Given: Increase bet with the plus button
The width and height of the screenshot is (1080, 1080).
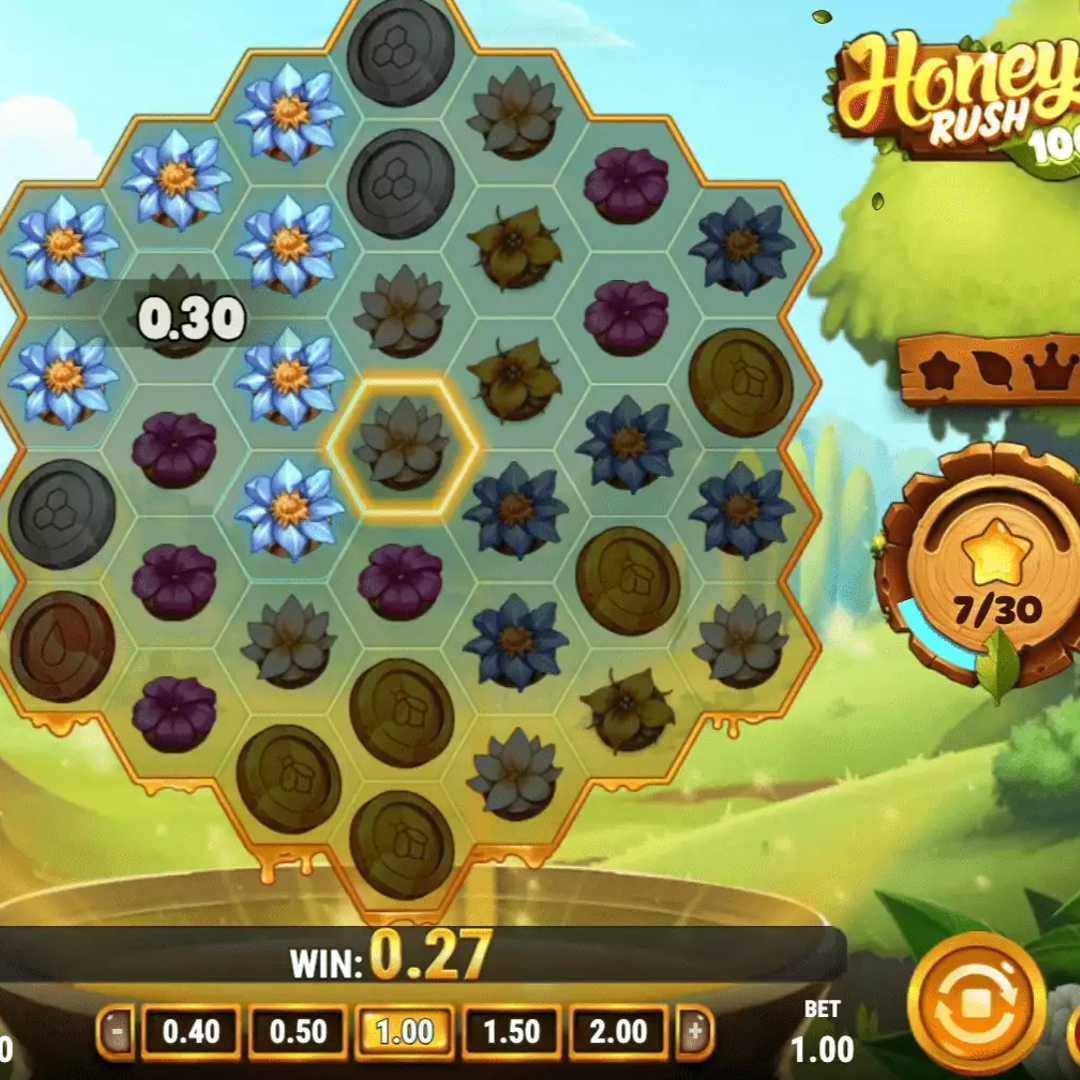Looking at the screenshot, I should [x=696, y=1031].
